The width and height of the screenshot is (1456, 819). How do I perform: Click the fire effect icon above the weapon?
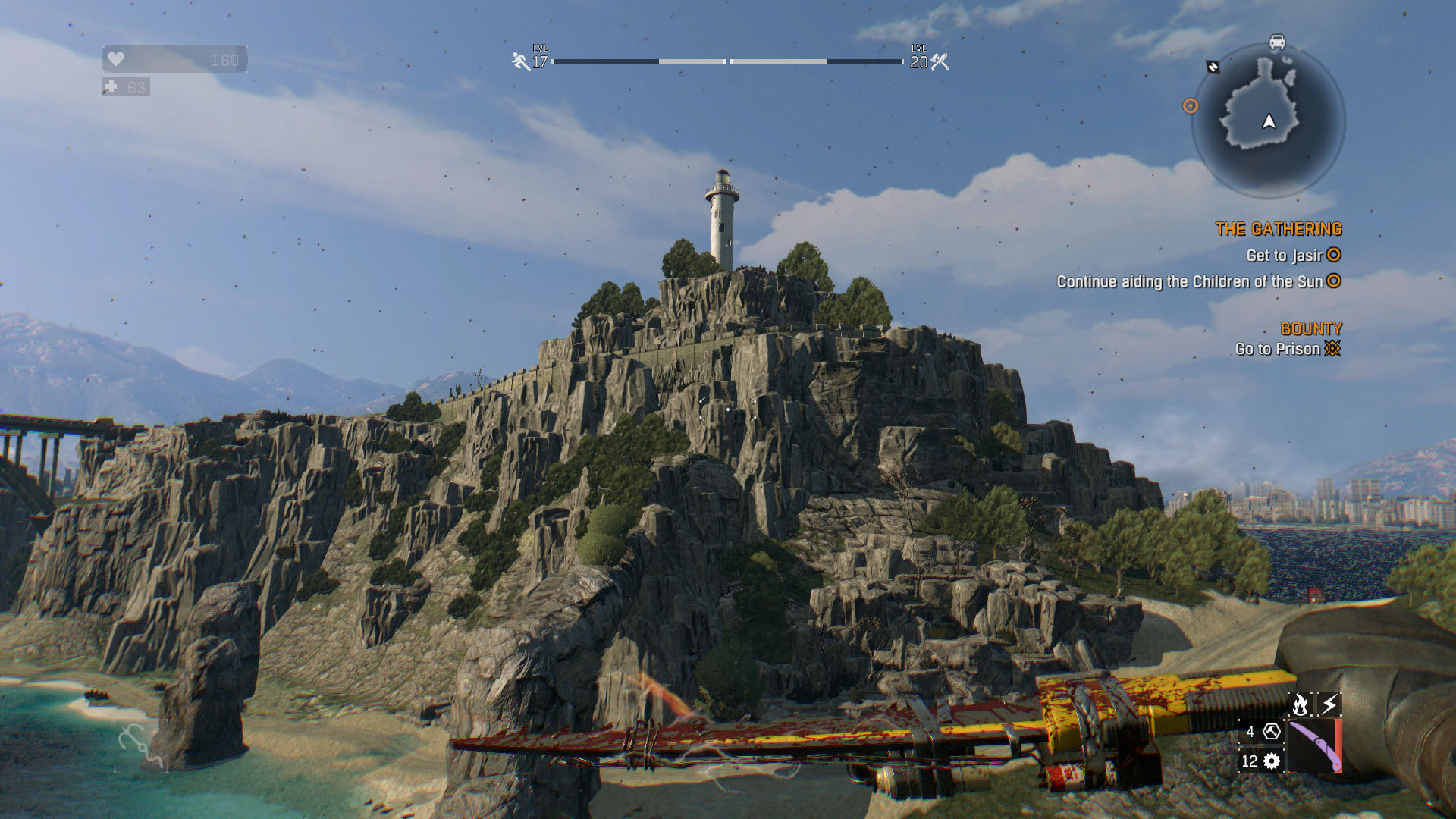pyautogui.click(x=1300, y=704)
